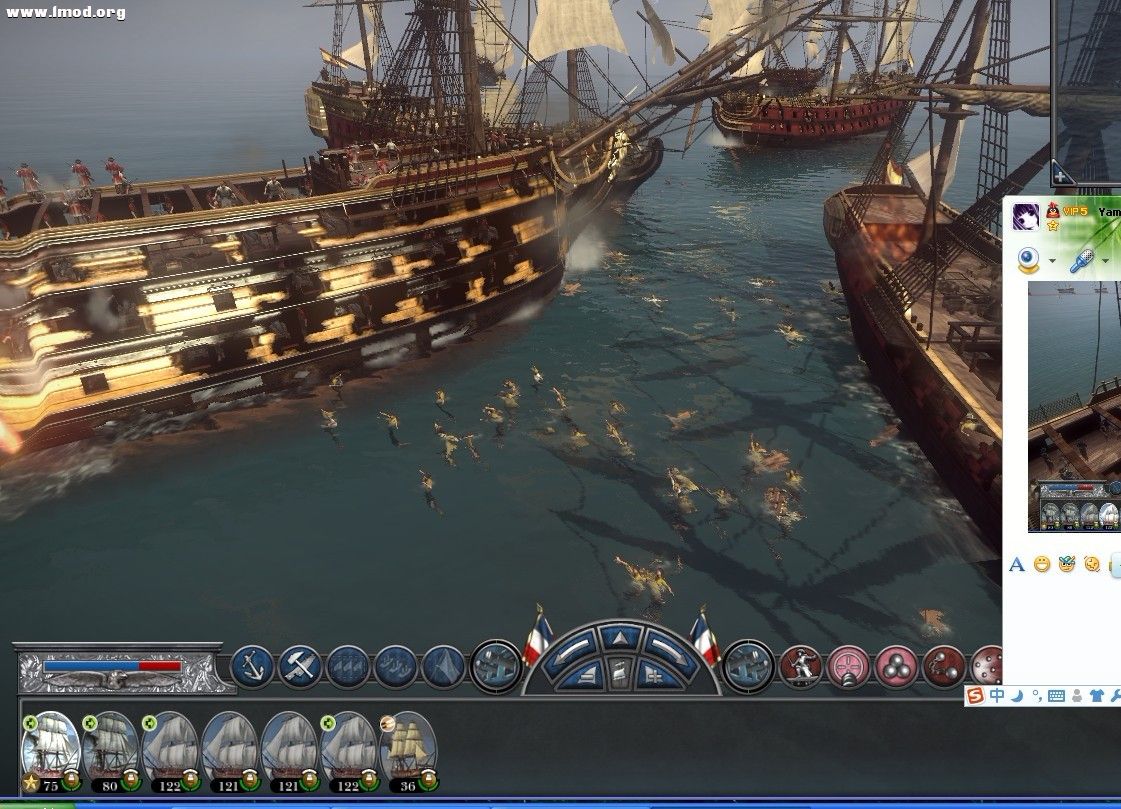The image size is (1121, 809).
Task: Activate the crossed hammers repair button
Action: (299, 667)
